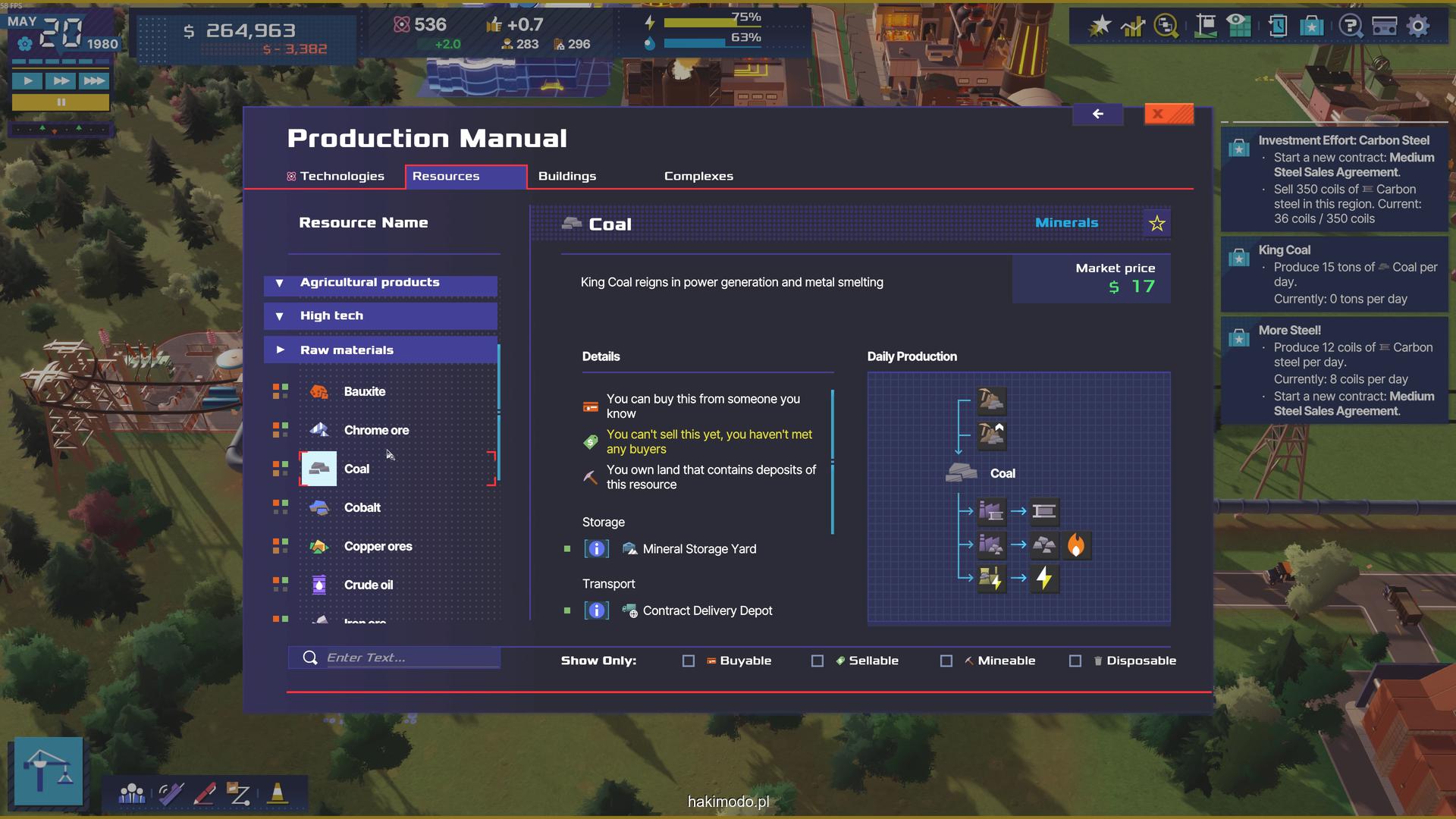This screenshot has height=819, width=1456.
Task: Toggle the Mineable filter checkbox
Action: (x=946, y=661)
